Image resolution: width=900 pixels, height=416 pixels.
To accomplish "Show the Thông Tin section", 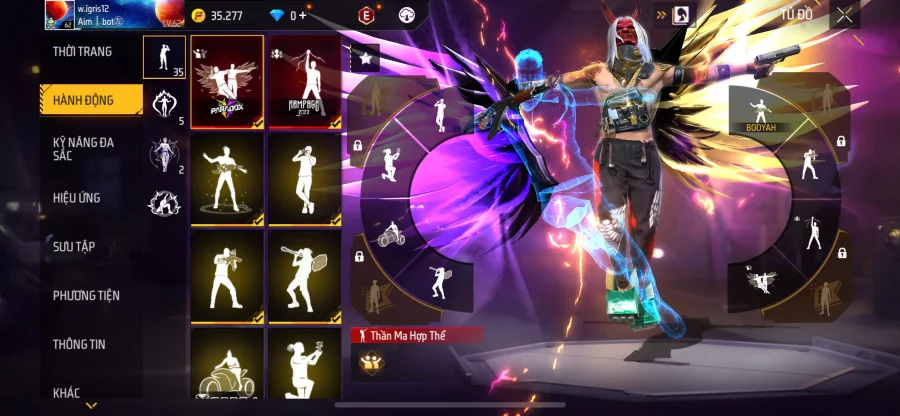I will tap(80, 344).
